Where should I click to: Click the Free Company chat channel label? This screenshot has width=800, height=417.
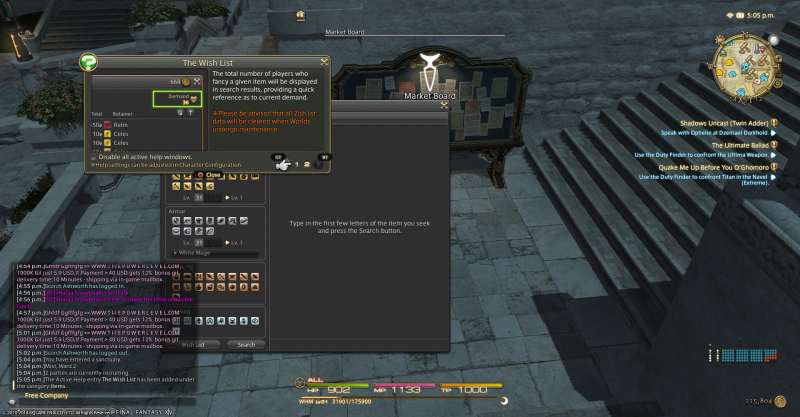[45, 396]
